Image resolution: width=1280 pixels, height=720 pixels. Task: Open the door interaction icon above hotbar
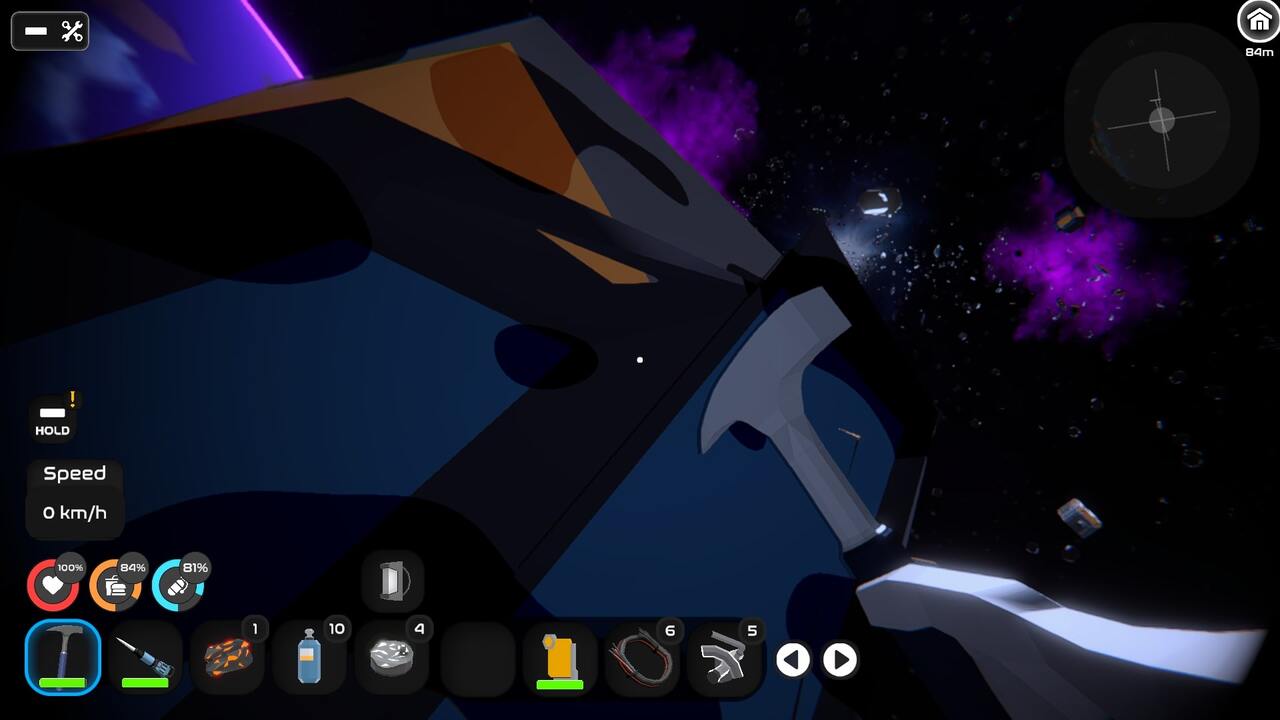[393, 581]
